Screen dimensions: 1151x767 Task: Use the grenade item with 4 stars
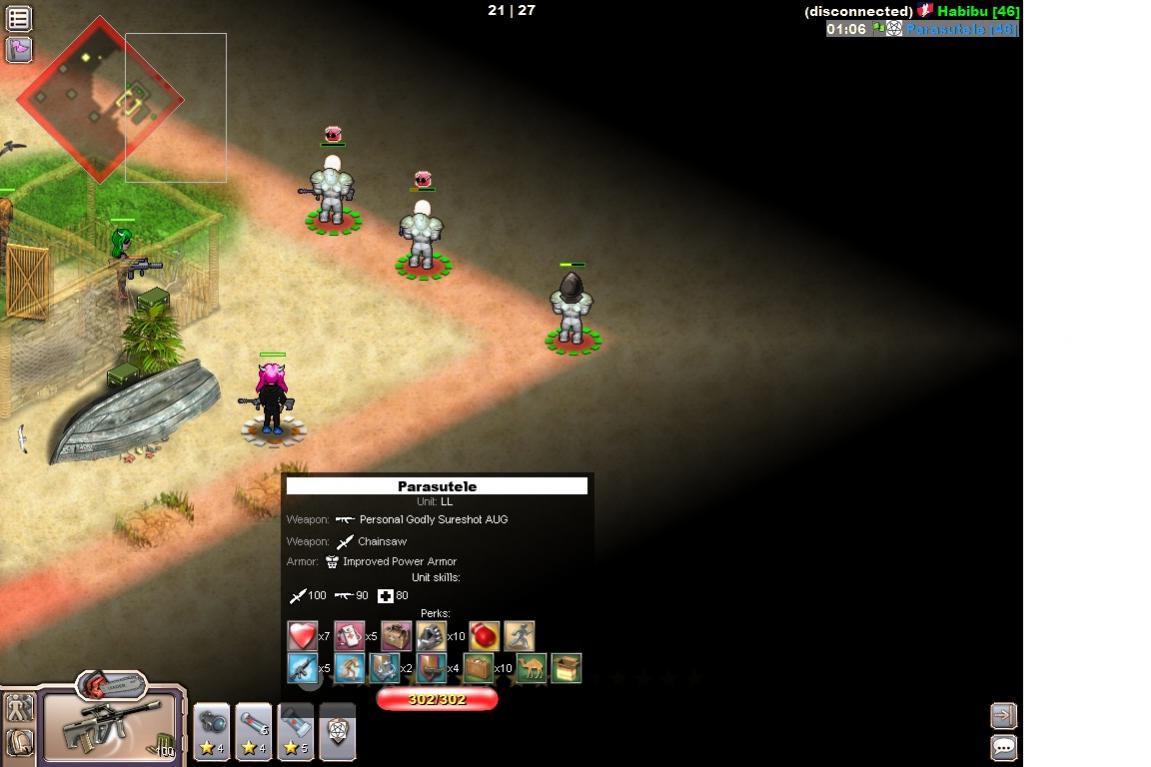click(212, 731)
